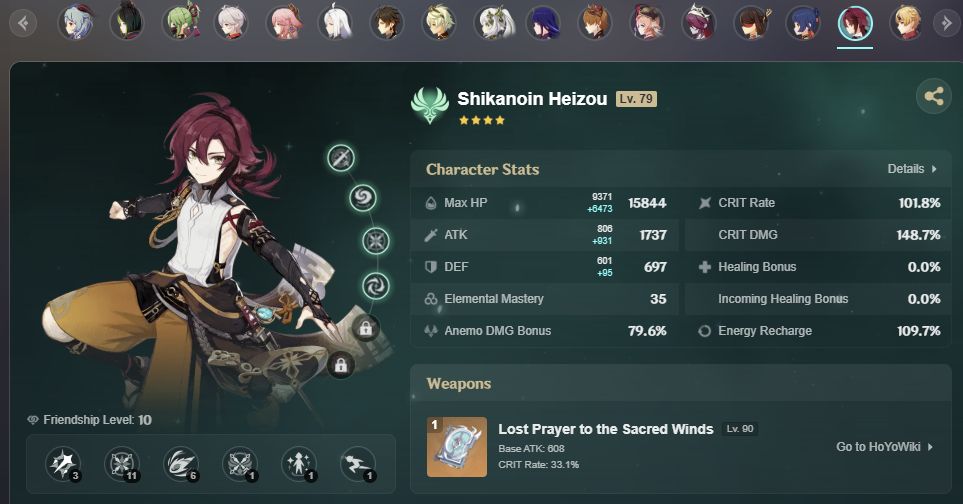Go to the next characters page arrow

click(944, 21)
